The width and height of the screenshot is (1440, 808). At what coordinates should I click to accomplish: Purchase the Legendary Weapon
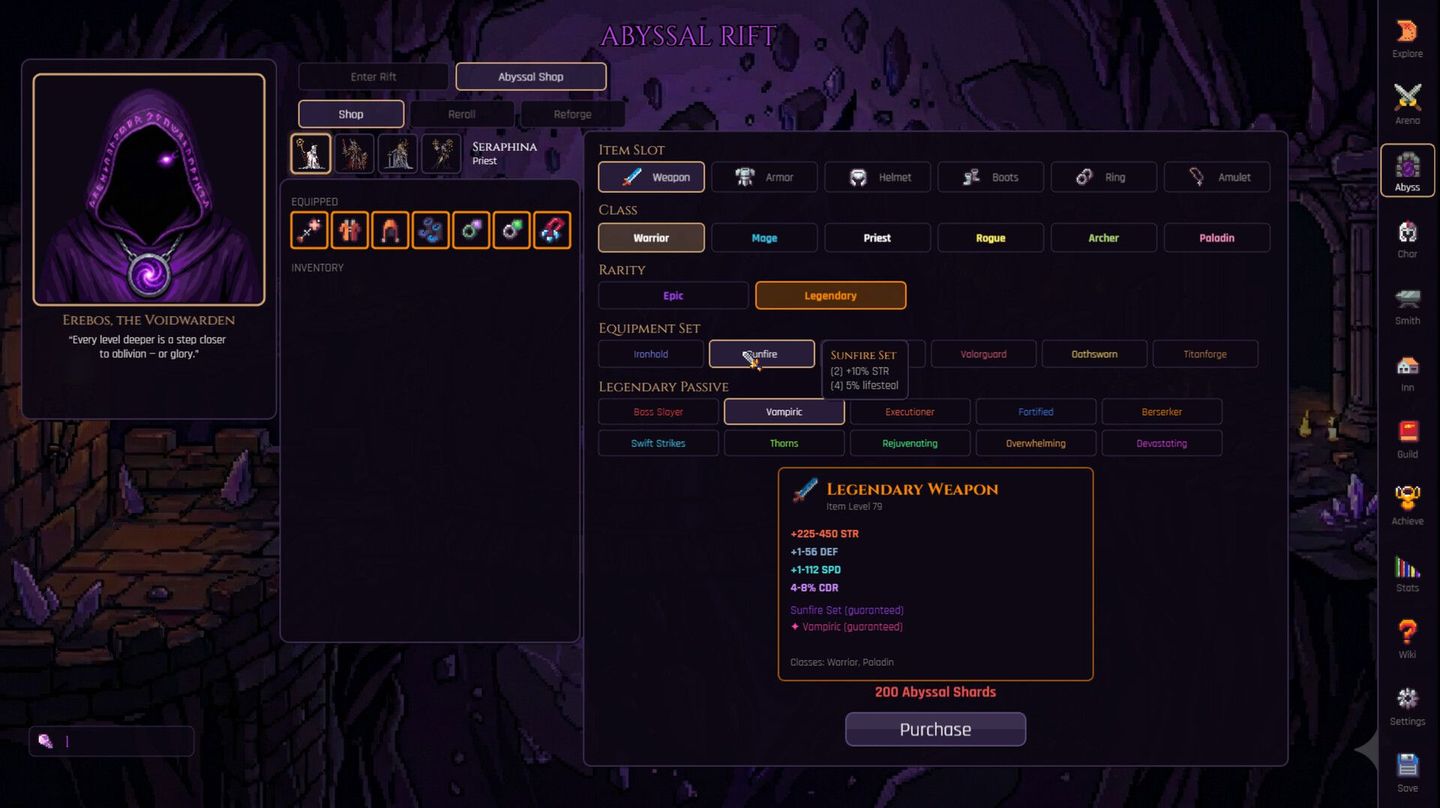tap(935, 729)
